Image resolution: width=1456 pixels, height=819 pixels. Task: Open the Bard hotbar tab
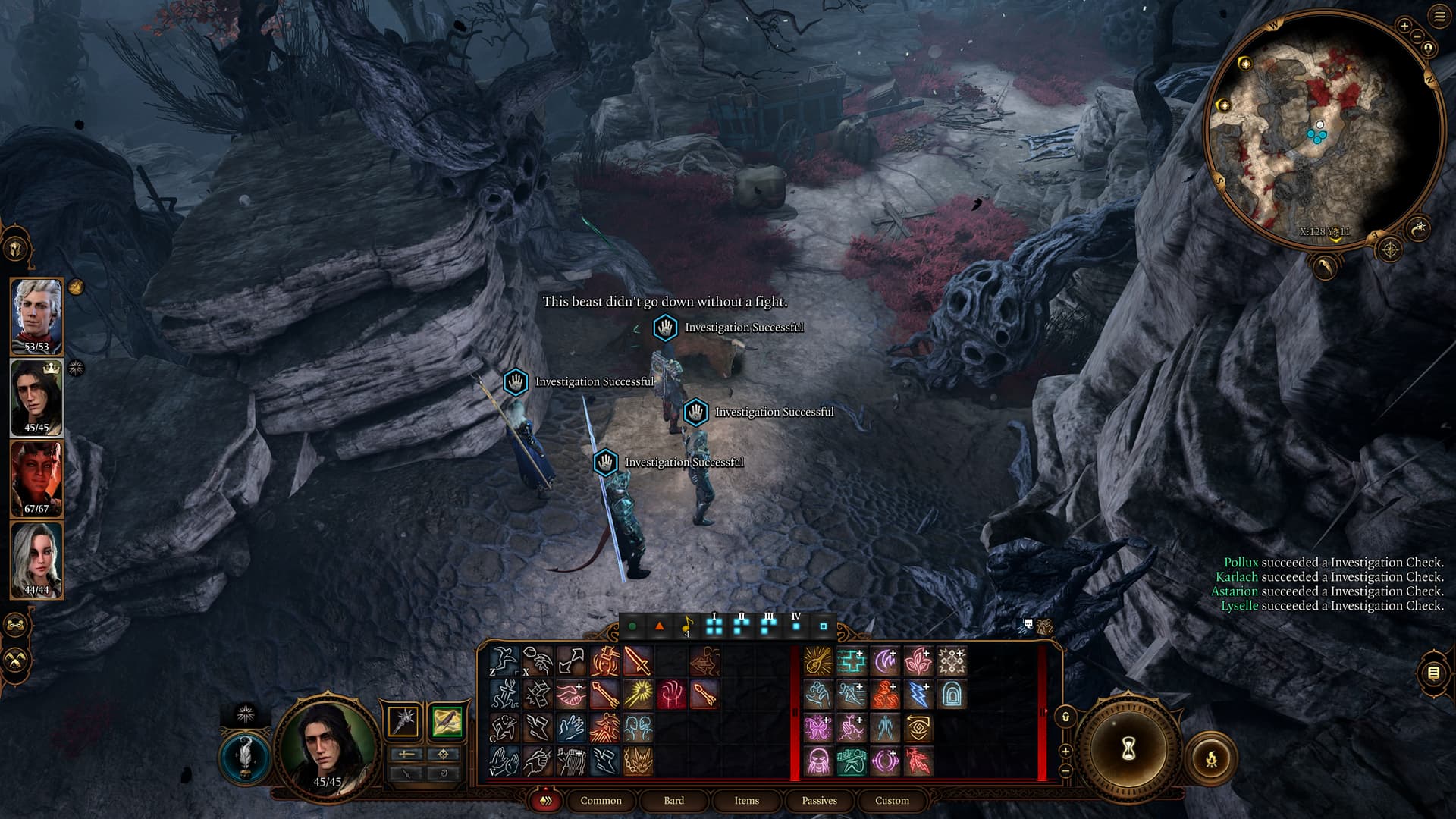tap(673, 800)
